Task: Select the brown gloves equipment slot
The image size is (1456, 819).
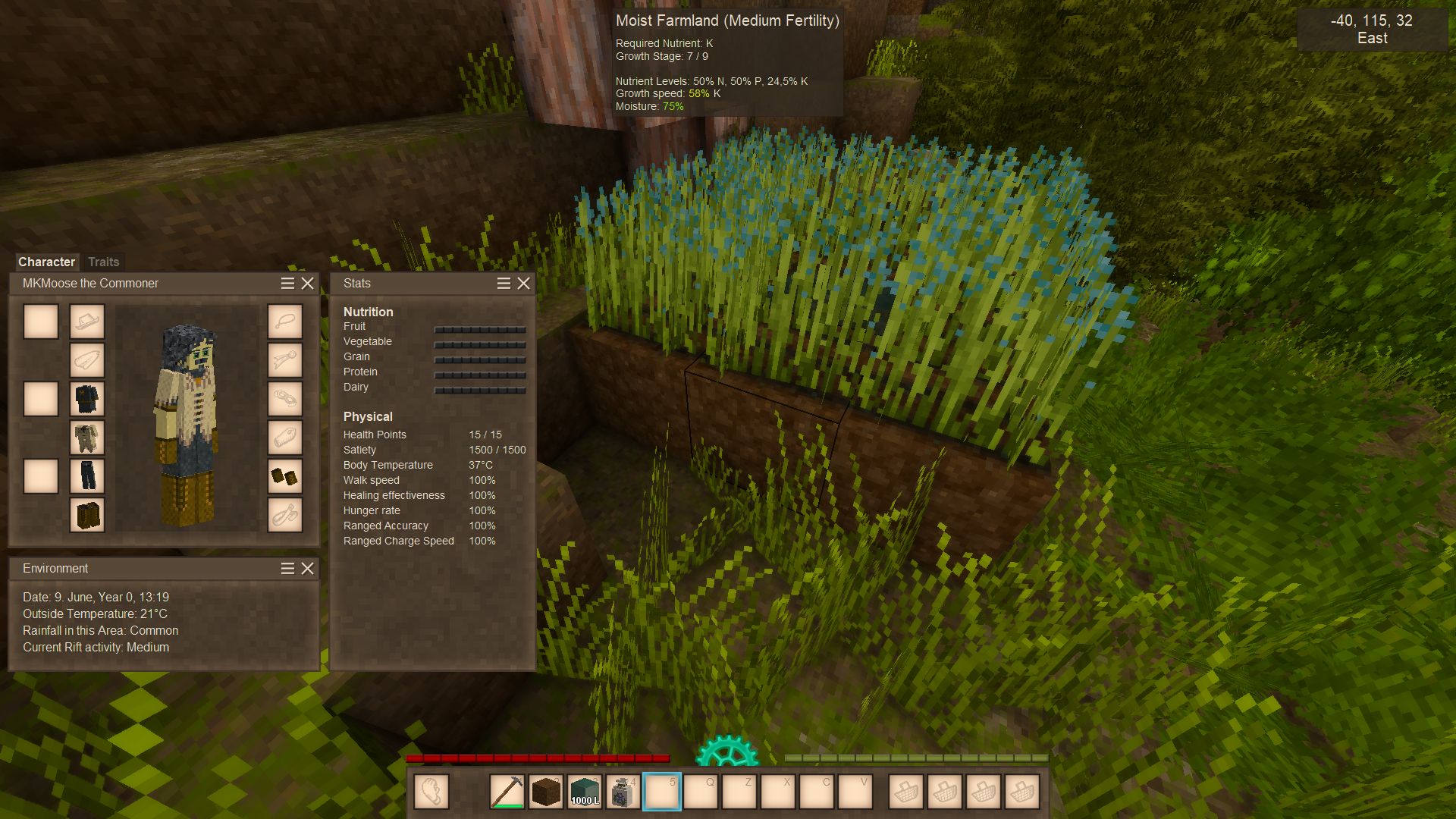Action: coord(285,476)
